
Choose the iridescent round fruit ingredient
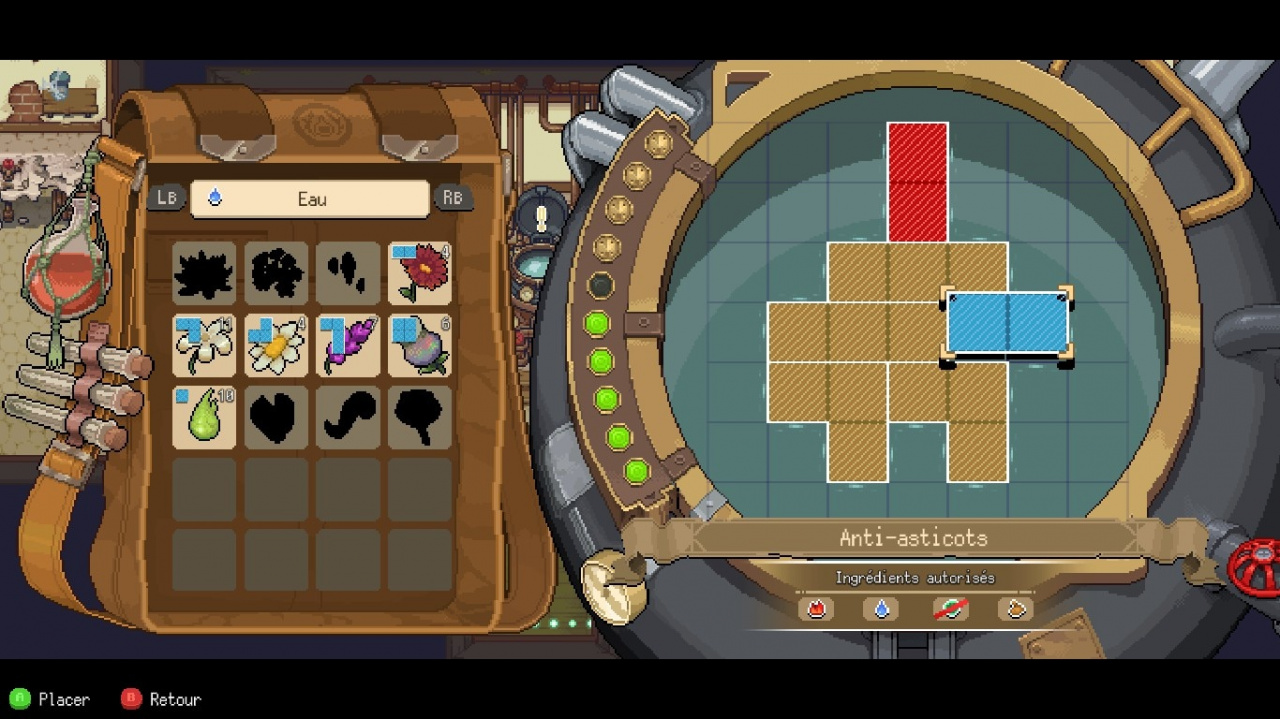[x=420, y=345]
